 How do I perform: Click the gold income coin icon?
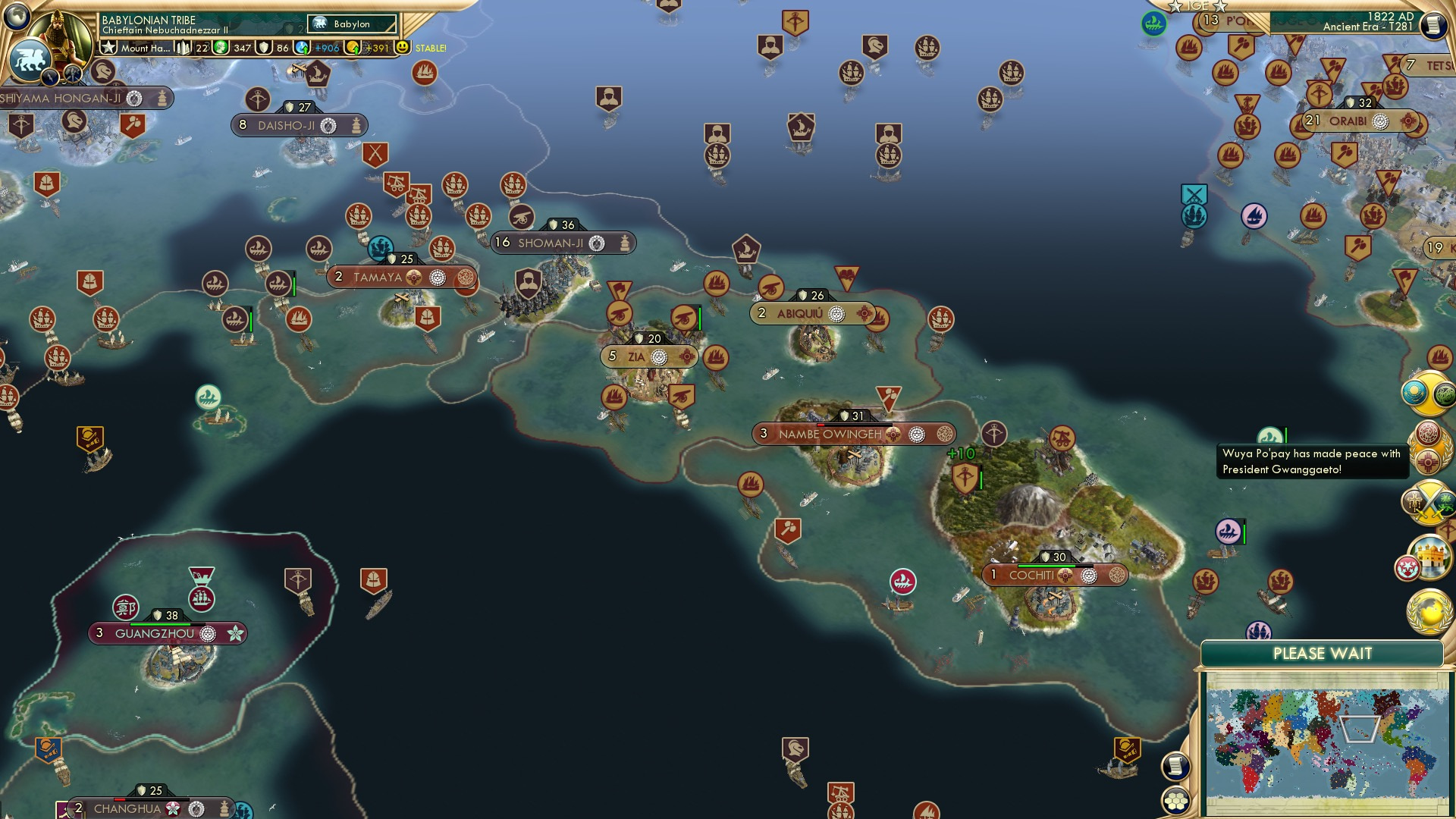[x=353, y=49]
